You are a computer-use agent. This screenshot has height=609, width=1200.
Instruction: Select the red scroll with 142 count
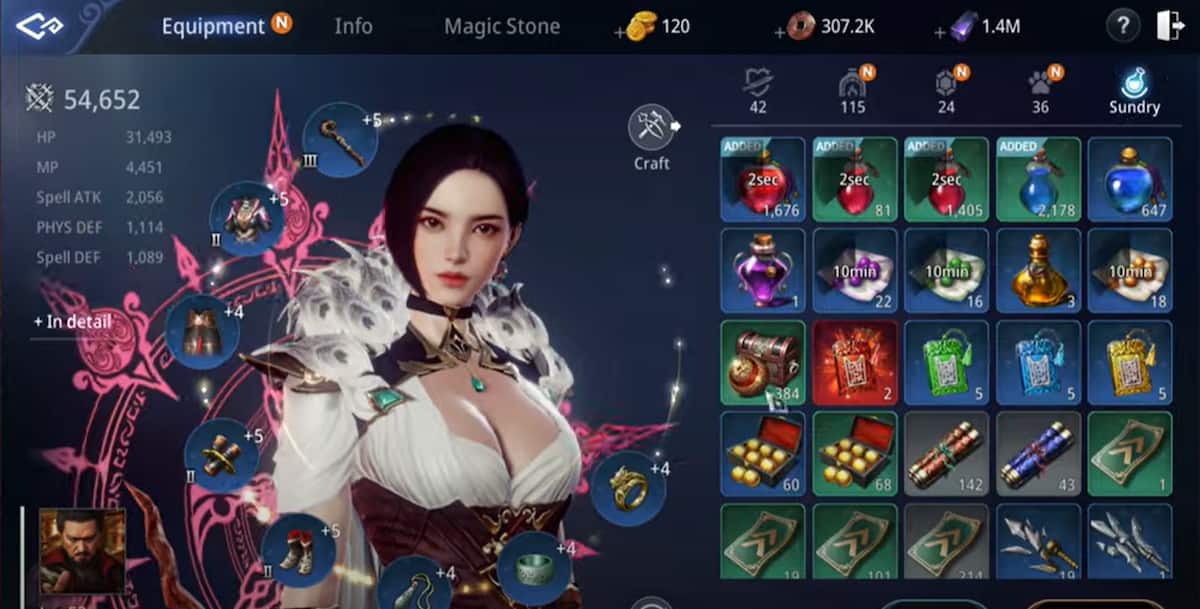coord(946,453)
